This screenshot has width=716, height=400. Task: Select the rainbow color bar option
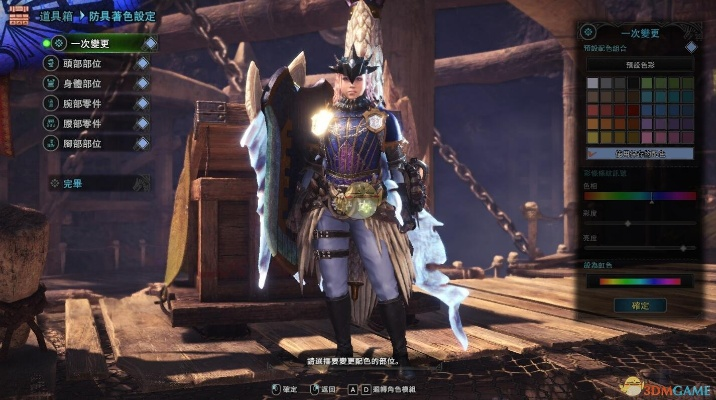[639, 281]
